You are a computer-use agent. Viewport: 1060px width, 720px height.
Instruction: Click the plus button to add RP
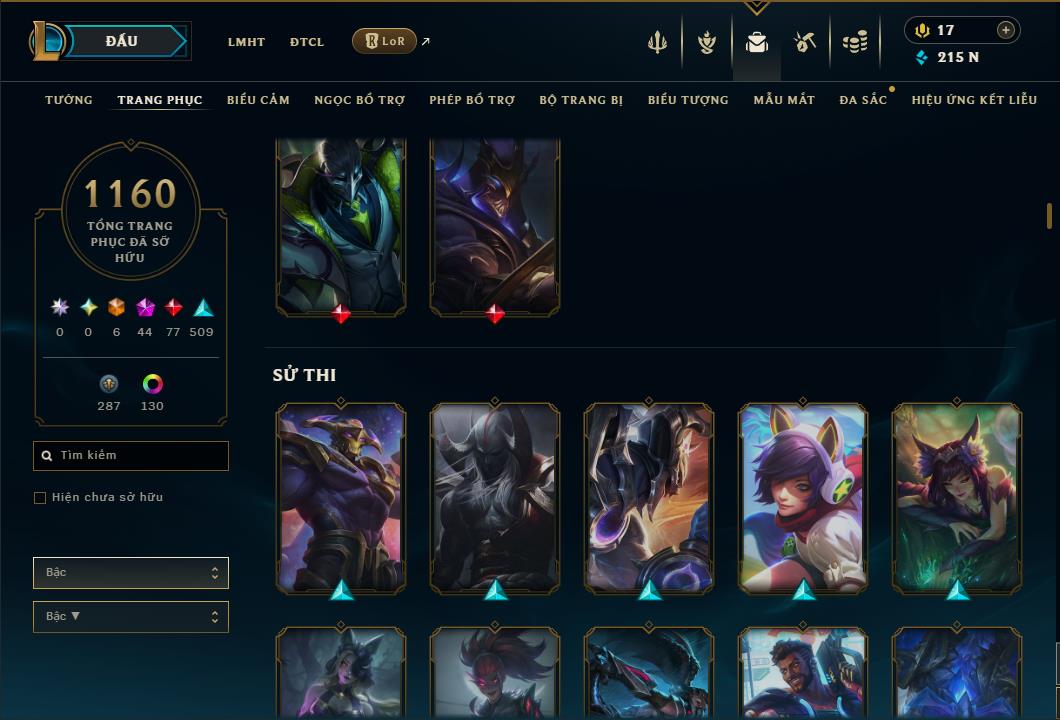(x=1006, y=30)
